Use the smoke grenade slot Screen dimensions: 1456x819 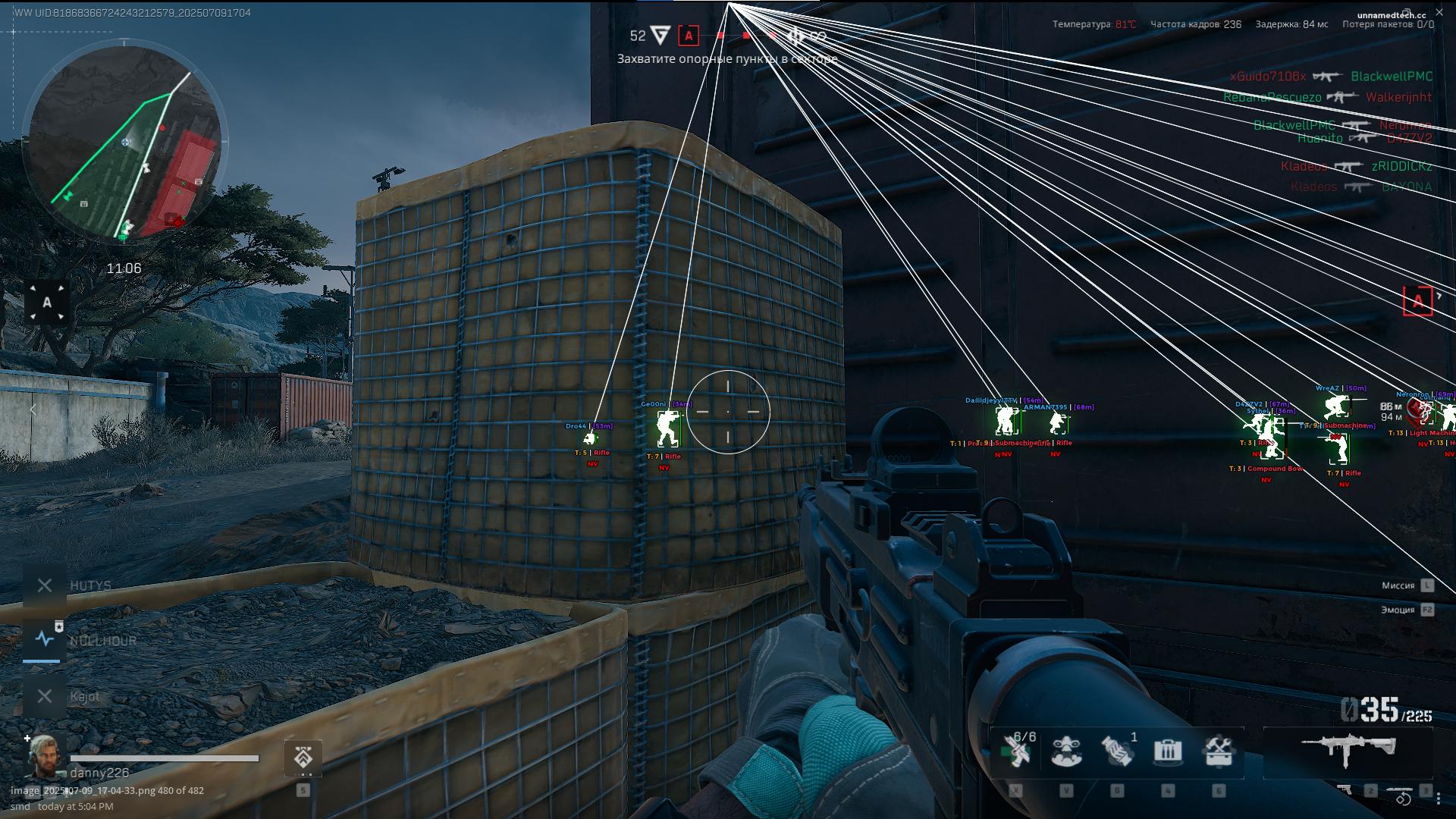(1117, 751)
